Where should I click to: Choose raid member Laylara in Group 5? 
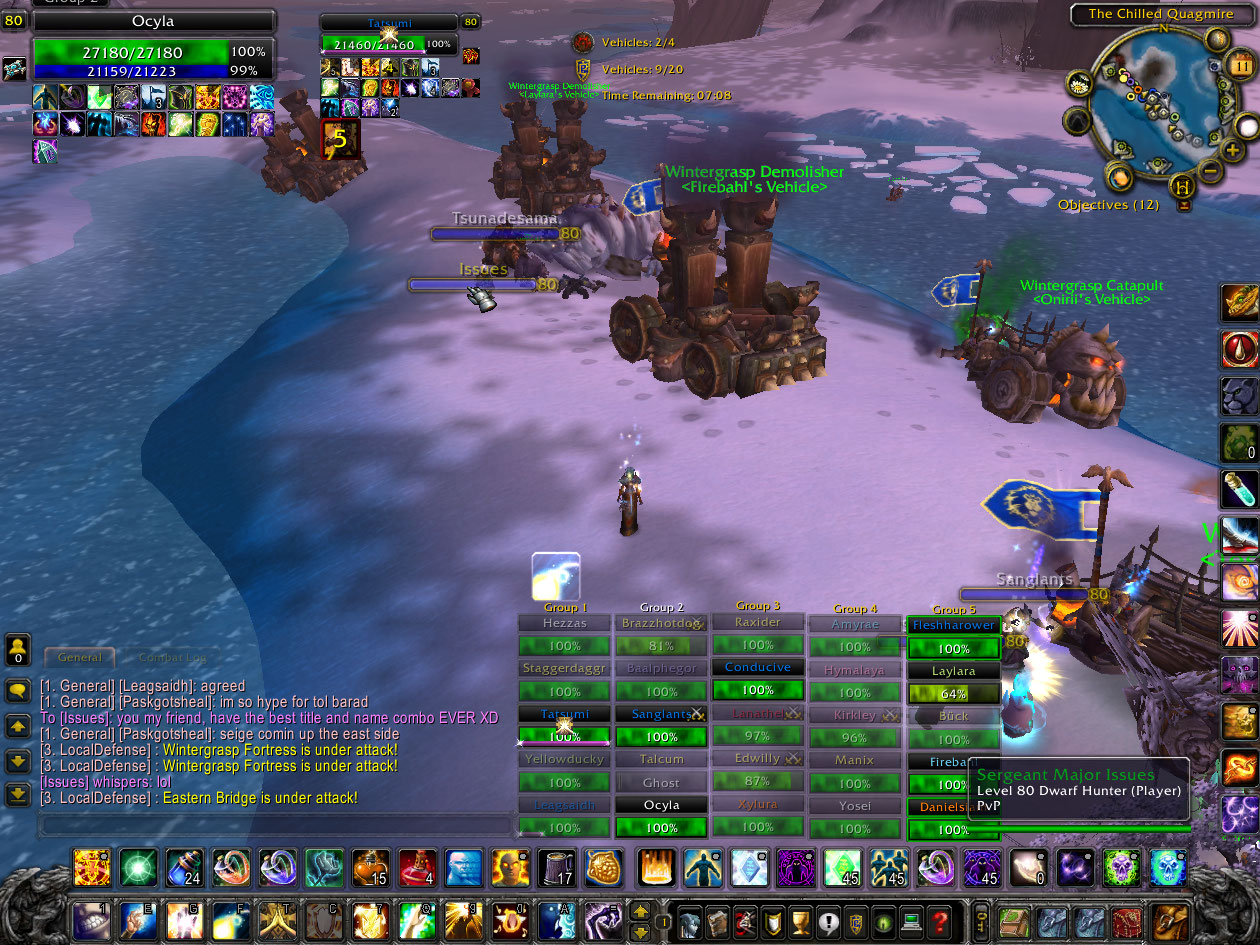pyautogui.click(x=953, y=671)
